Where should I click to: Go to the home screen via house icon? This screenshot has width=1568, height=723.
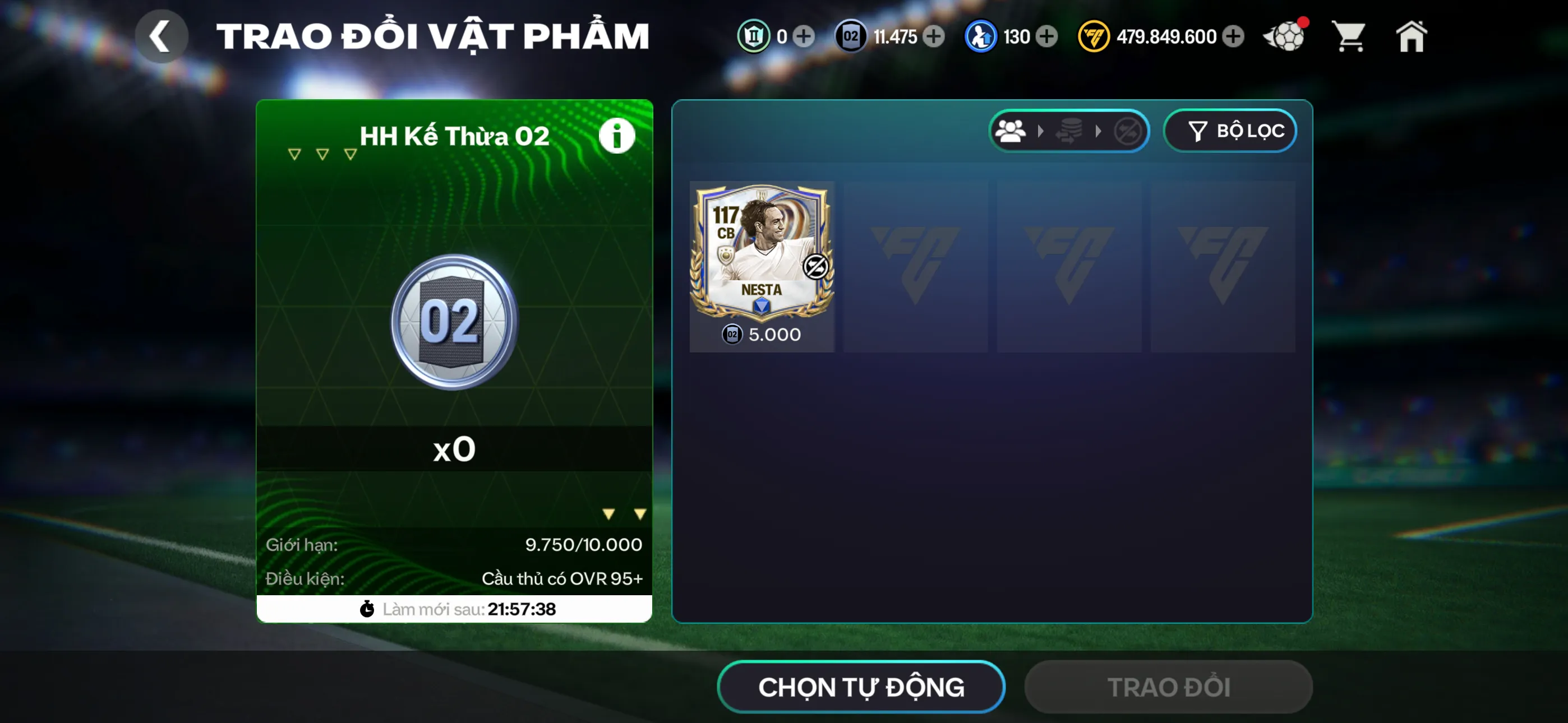click(1412, 36)
